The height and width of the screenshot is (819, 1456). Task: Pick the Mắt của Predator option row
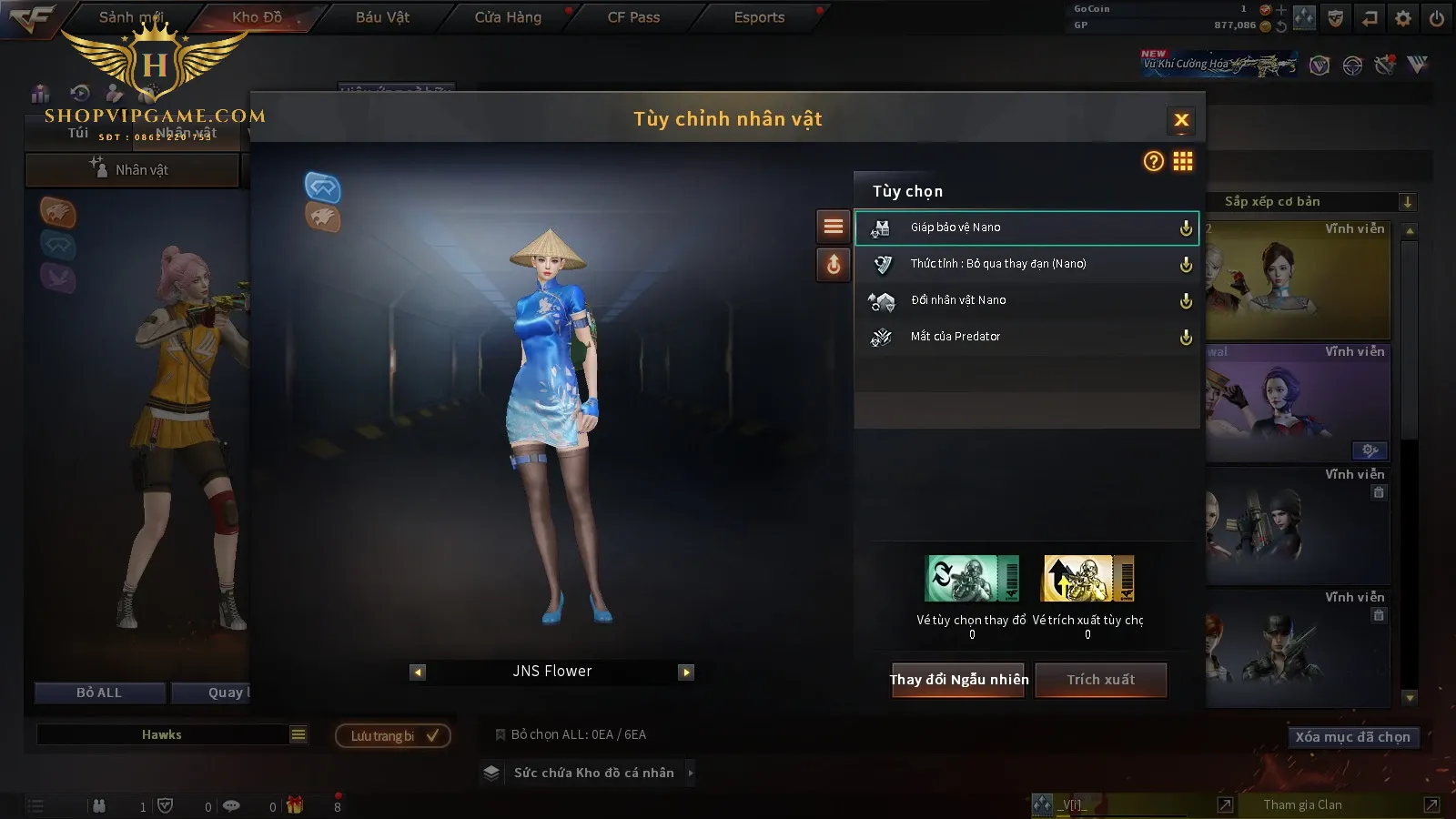pyautogui.click(x=1026, y=337)
